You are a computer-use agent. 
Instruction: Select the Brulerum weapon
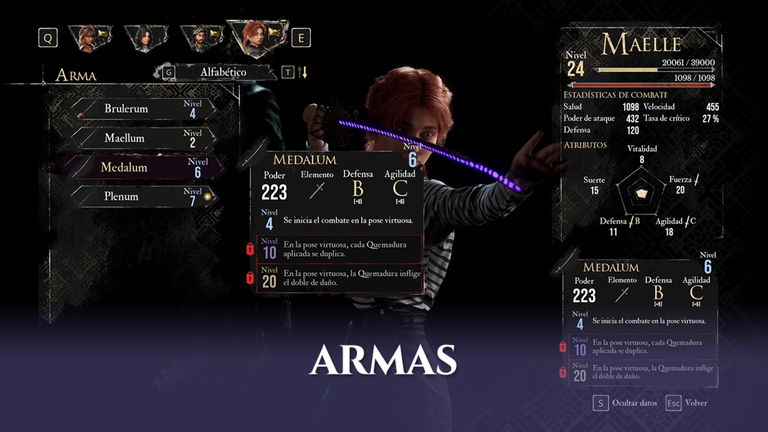tap(140, 108)
